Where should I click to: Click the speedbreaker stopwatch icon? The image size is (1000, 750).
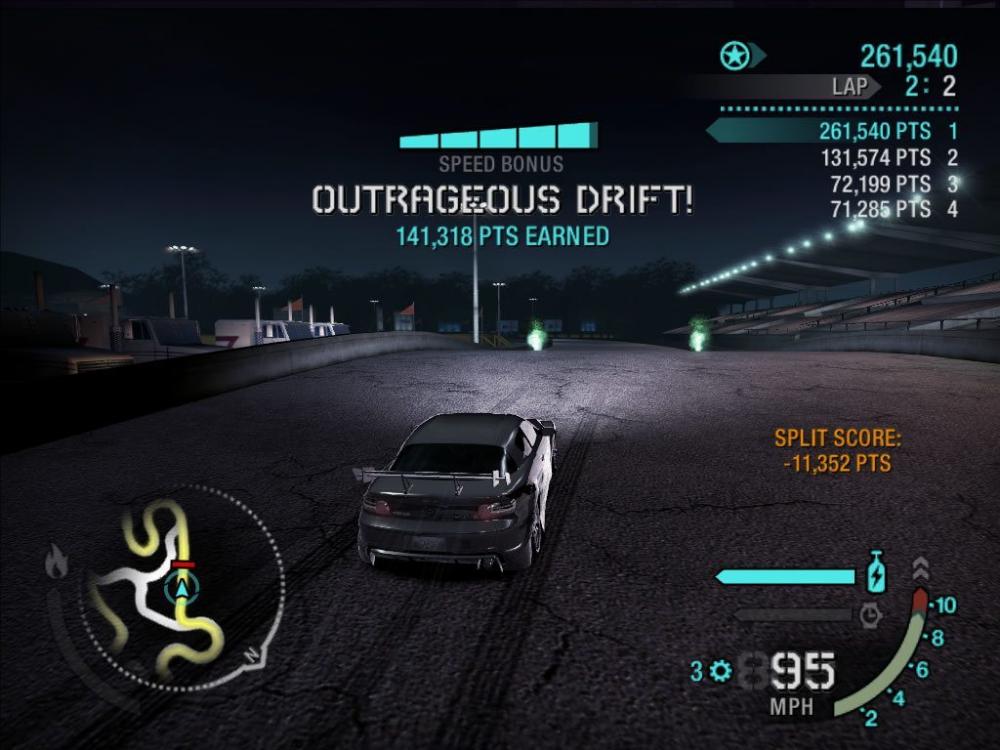click(x=870, y=613)
